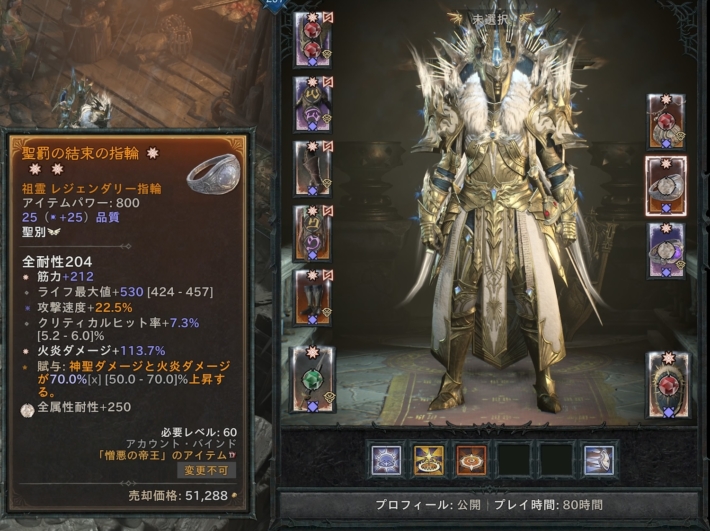Choose the equipped gloves slot
The image size is (710, 531).
(x=309, y=167)
